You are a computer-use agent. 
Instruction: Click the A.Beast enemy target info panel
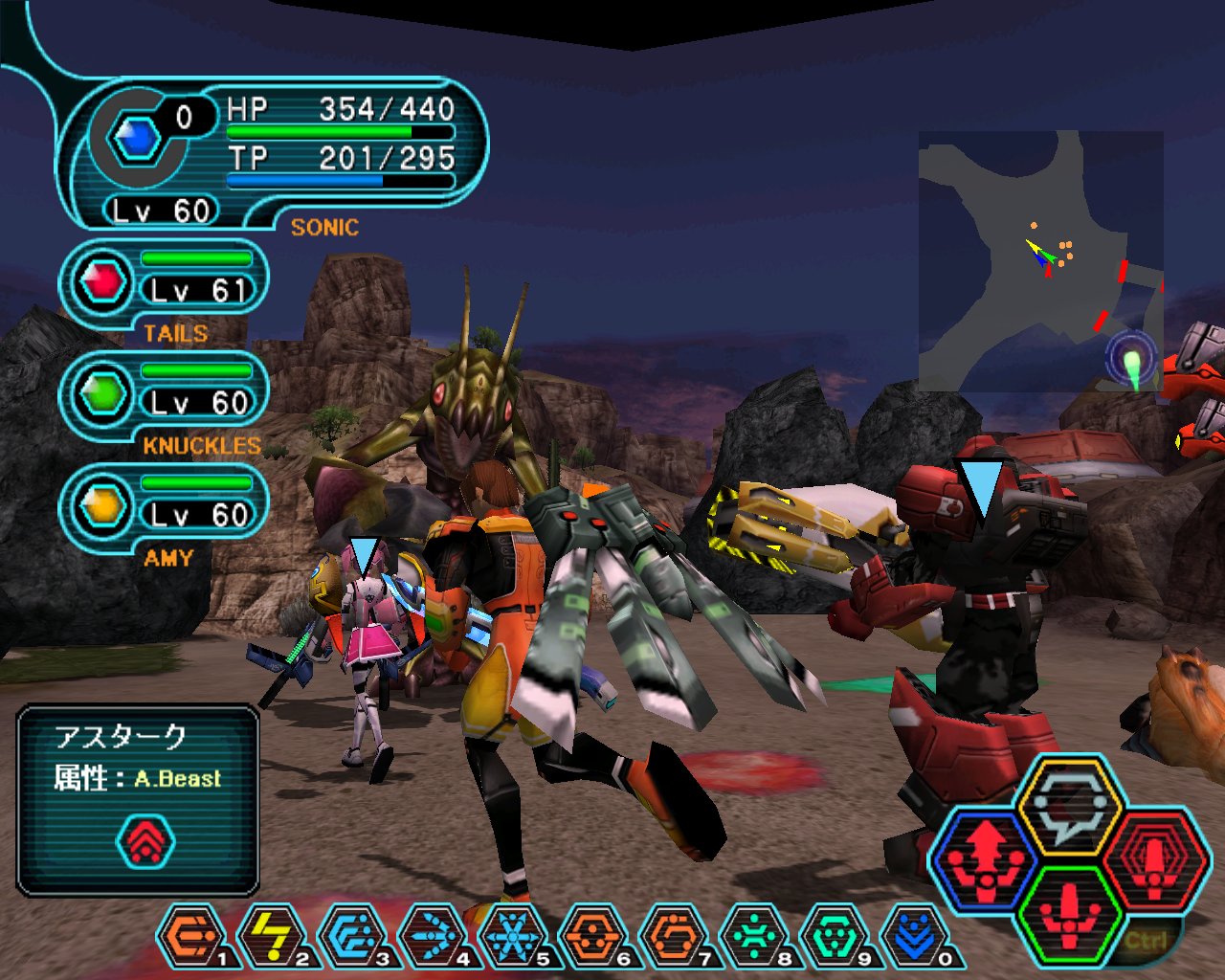click(138, 800)
